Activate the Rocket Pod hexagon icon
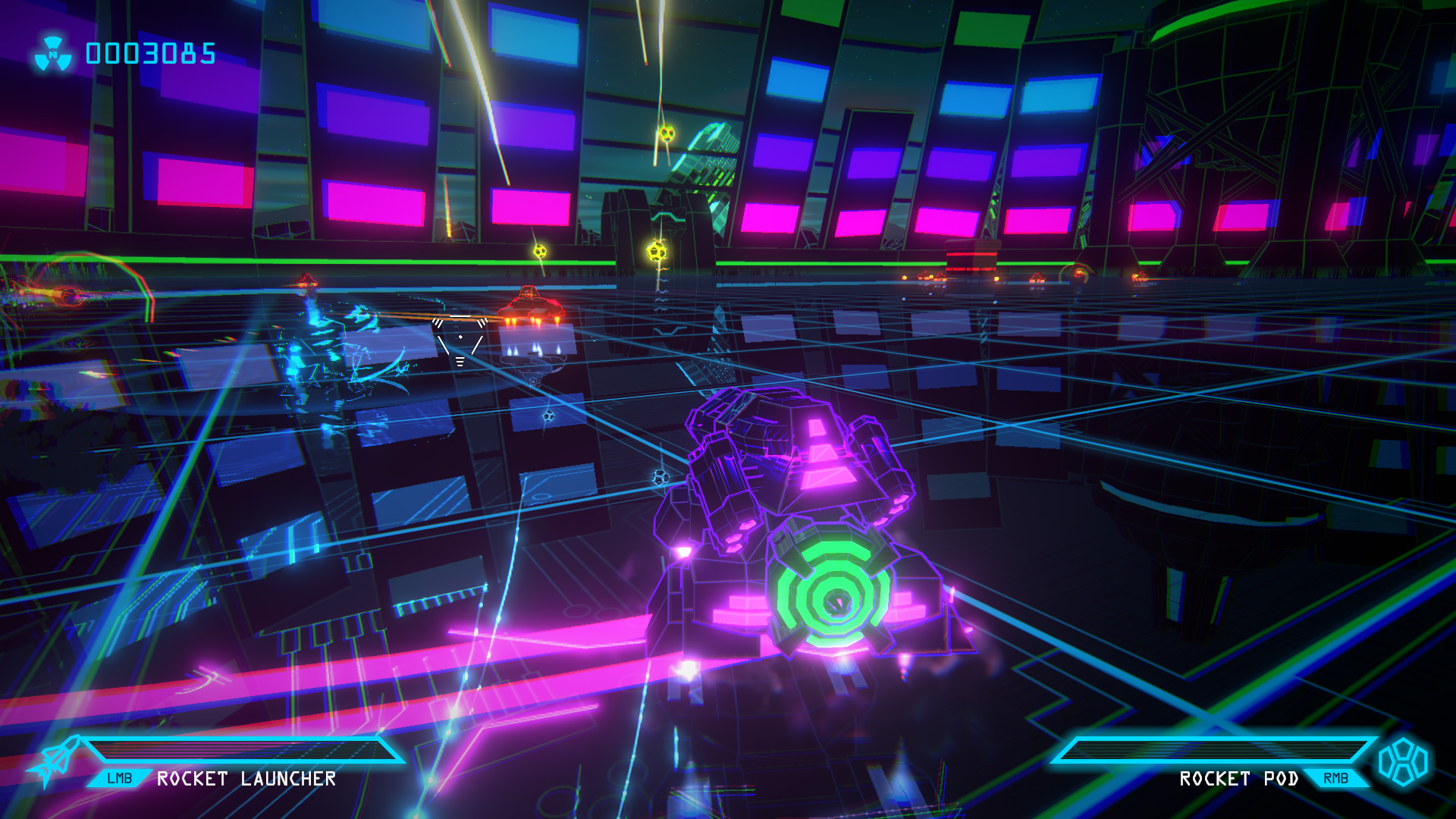 point(1403,762)
